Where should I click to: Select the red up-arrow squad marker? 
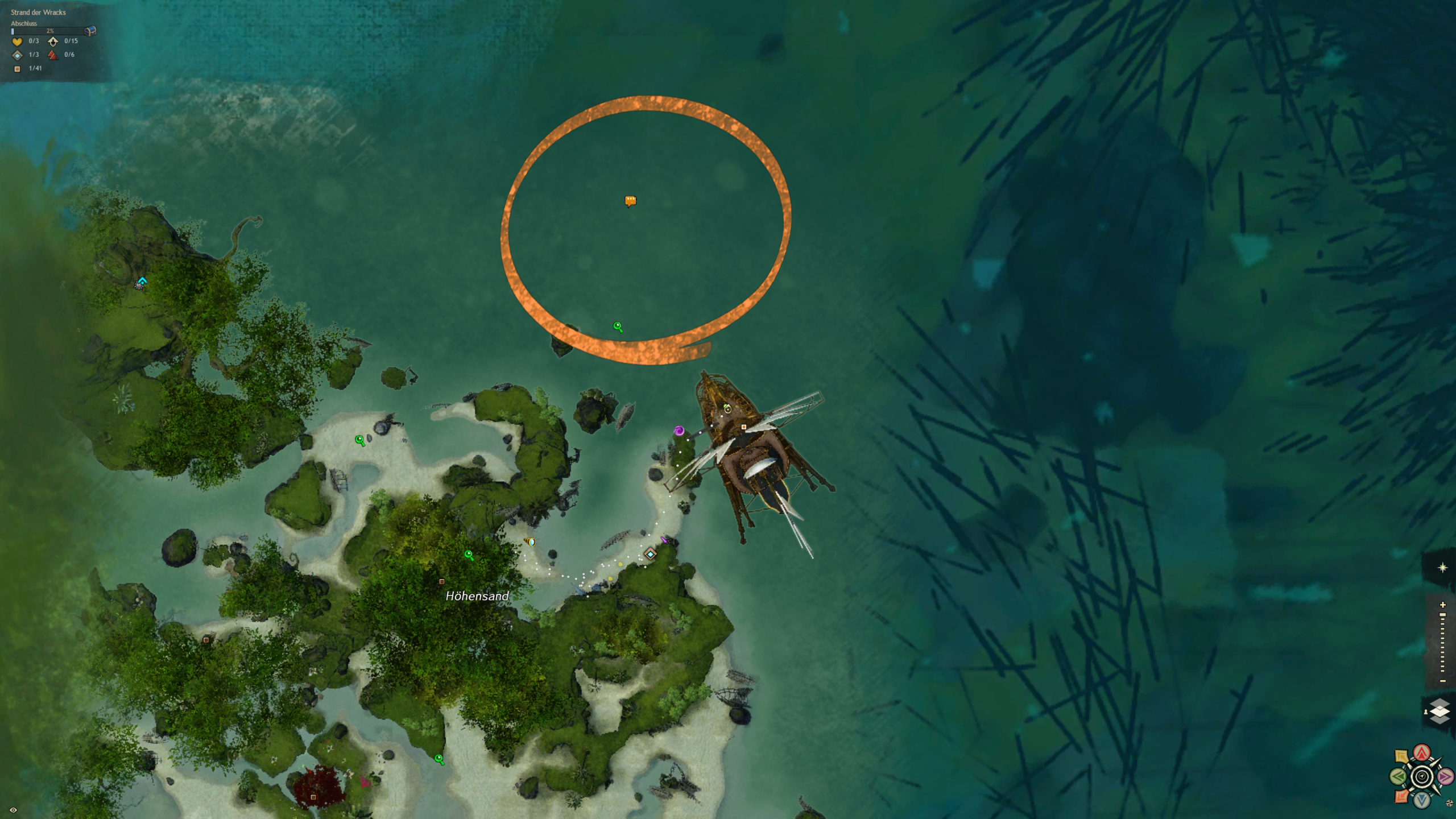point(1422,754)
